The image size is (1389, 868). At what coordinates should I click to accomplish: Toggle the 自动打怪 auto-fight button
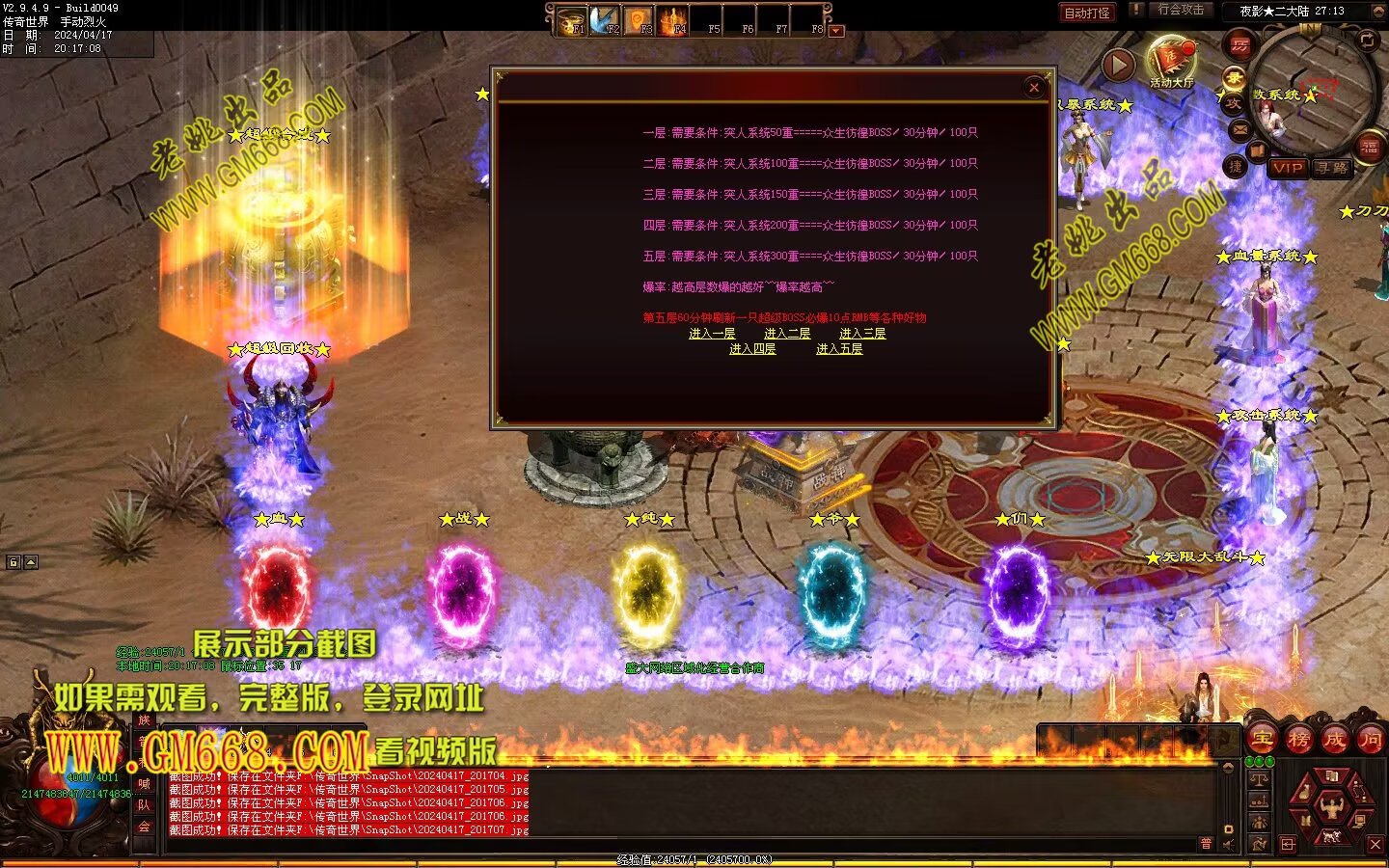tap(1086, 13)
